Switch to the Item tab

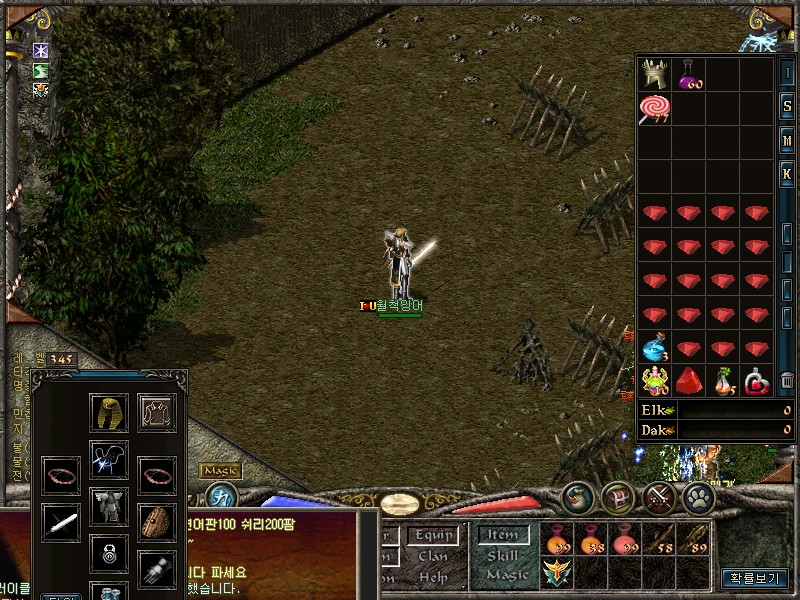(x=503, y=536)
